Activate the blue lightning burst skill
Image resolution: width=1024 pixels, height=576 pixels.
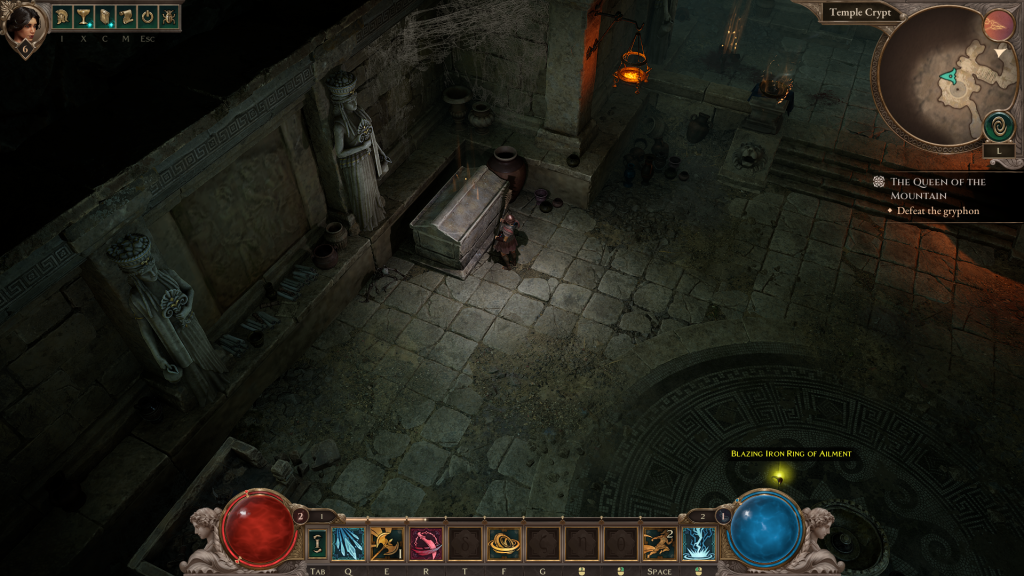point(698,544)
